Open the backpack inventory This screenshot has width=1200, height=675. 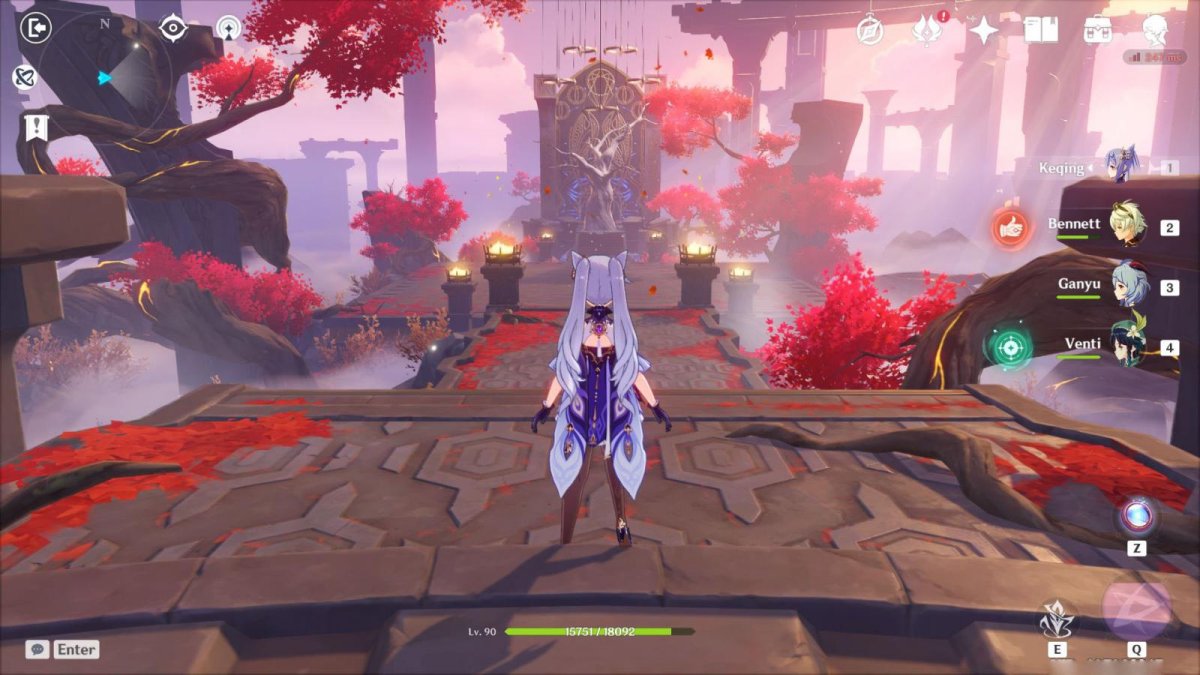tap(1098, 30)
